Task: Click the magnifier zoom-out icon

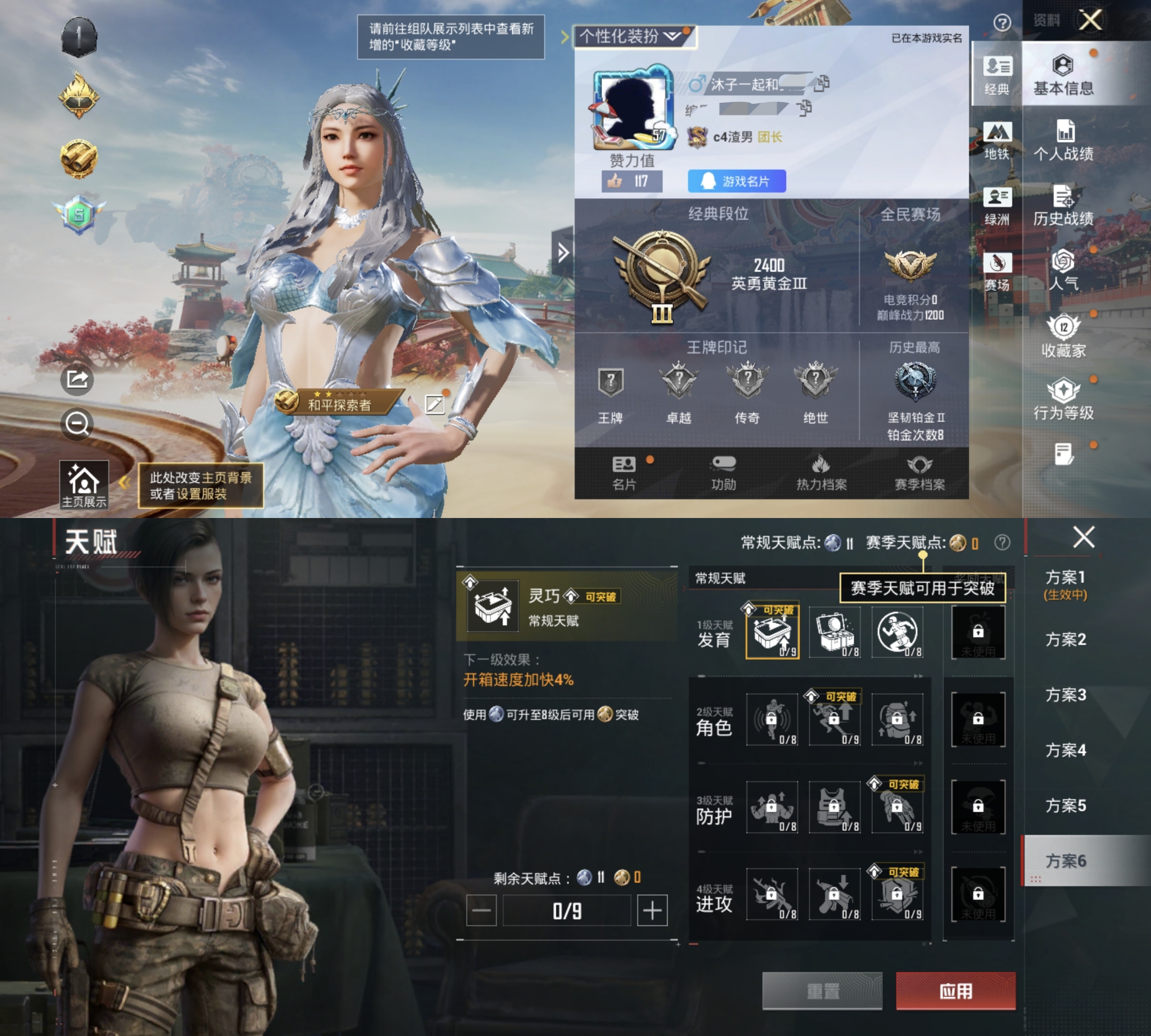Action: (x=77, y=424)
